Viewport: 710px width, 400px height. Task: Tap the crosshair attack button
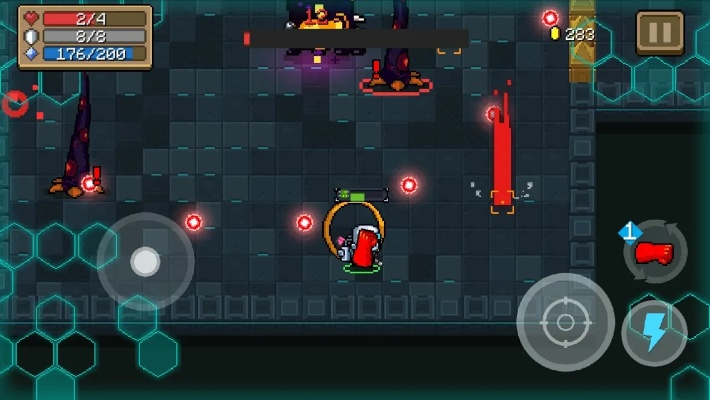565,322
